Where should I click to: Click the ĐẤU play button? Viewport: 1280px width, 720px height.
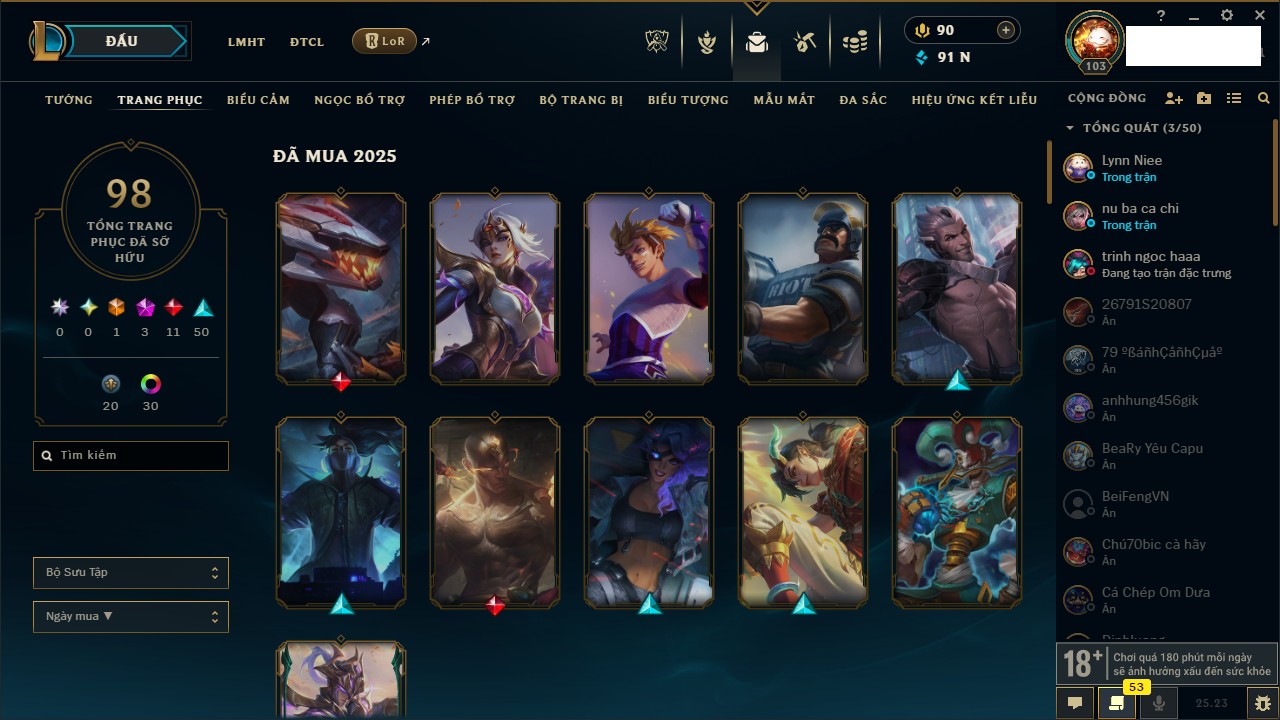121,41
